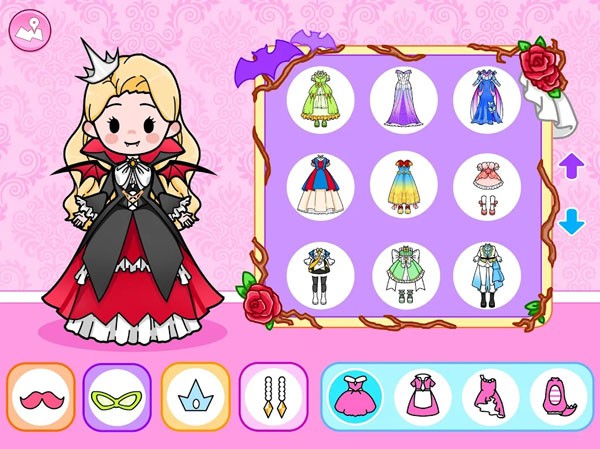Open the map pin button
The width and height of the screenshot is (600, 449).
click(x=29, y=29)
